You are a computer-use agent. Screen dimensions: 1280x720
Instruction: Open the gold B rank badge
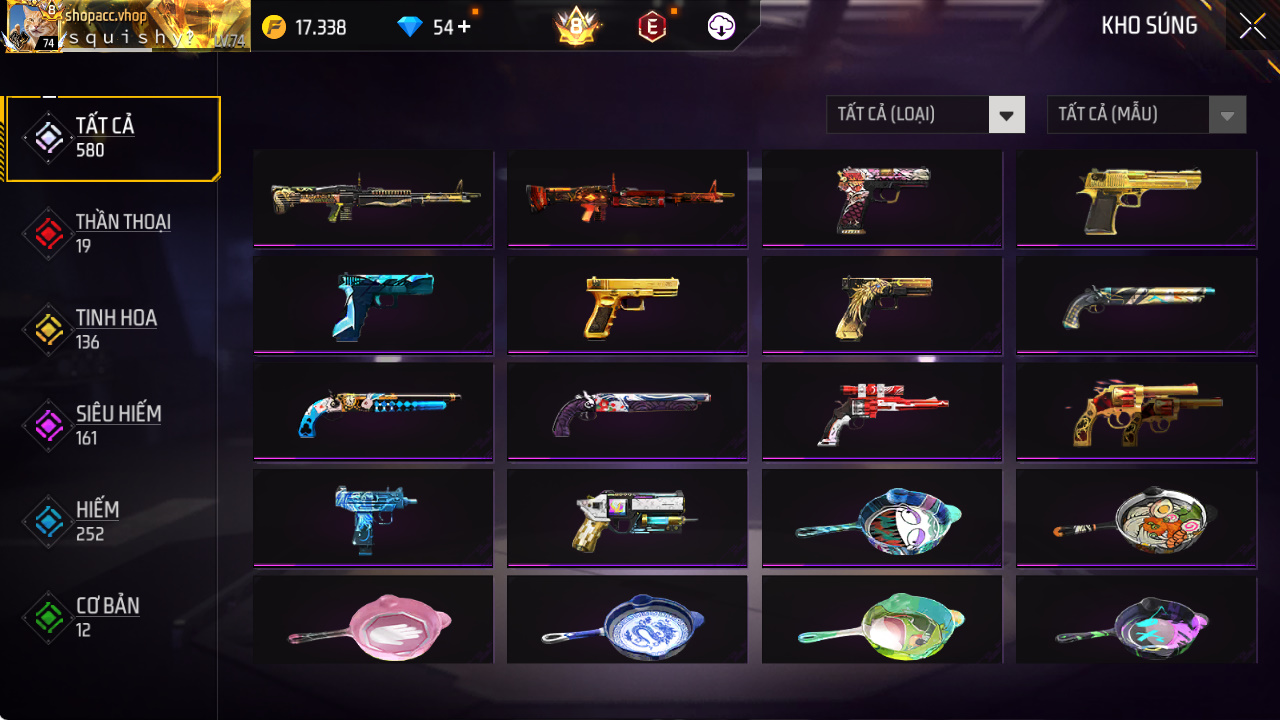pos(576,27)
